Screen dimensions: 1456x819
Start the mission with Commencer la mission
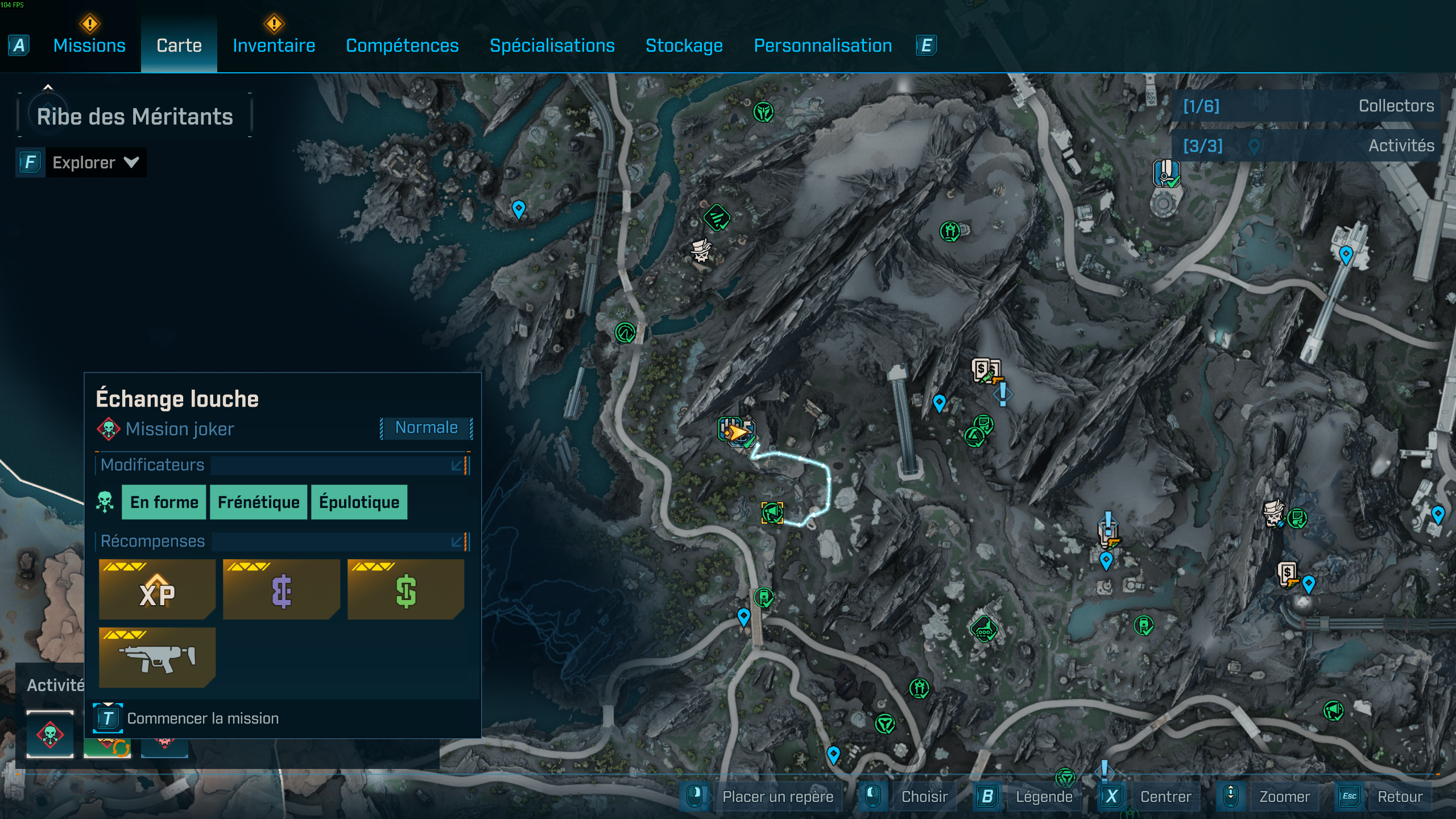(x=202, y=718)
